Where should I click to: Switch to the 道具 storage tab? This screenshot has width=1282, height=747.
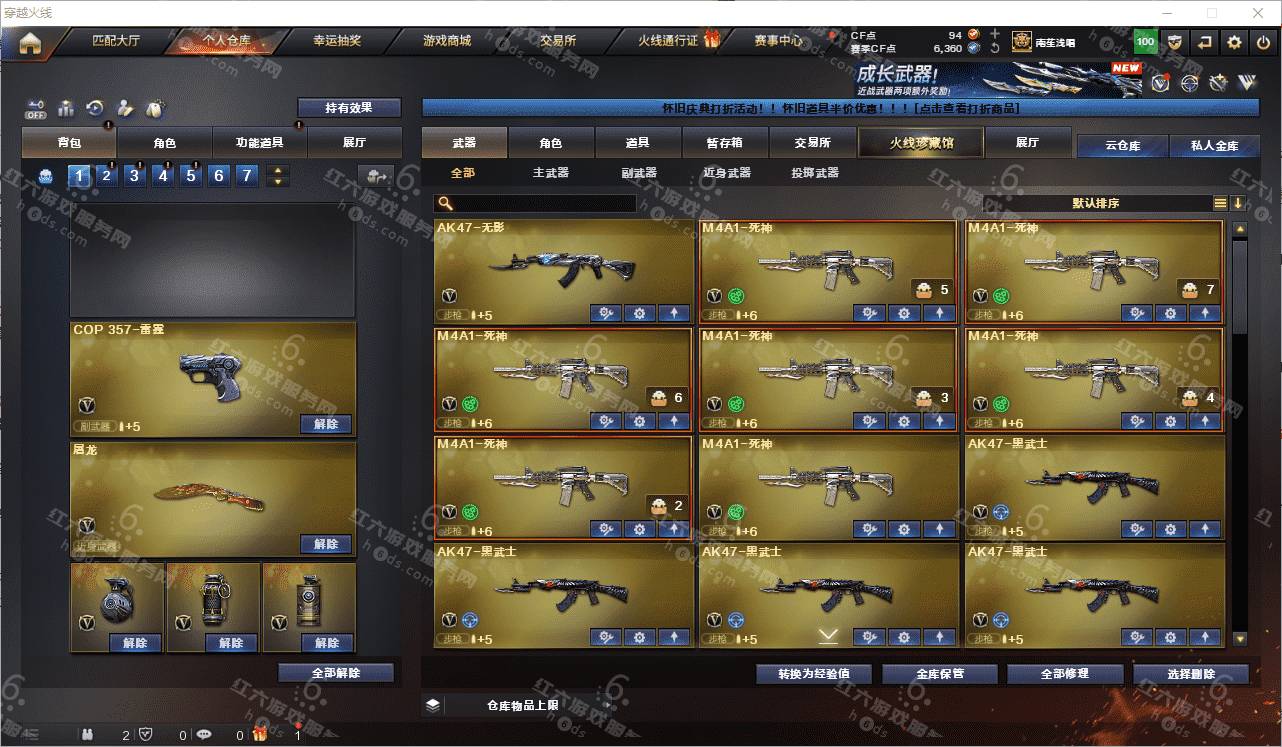click(x=638, y=143)
